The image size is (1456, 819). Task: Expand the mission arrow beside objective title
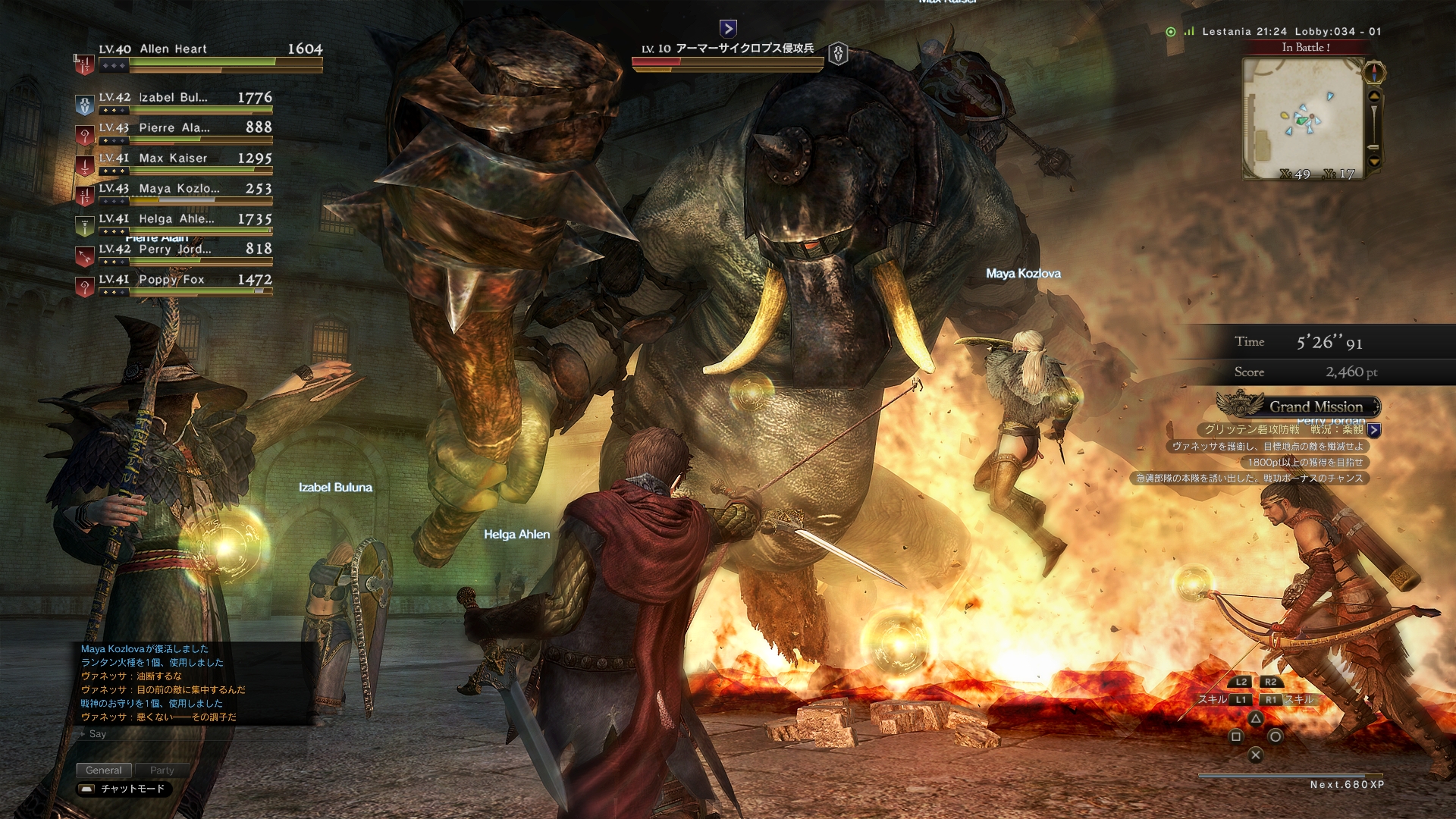pos(1374,430)
